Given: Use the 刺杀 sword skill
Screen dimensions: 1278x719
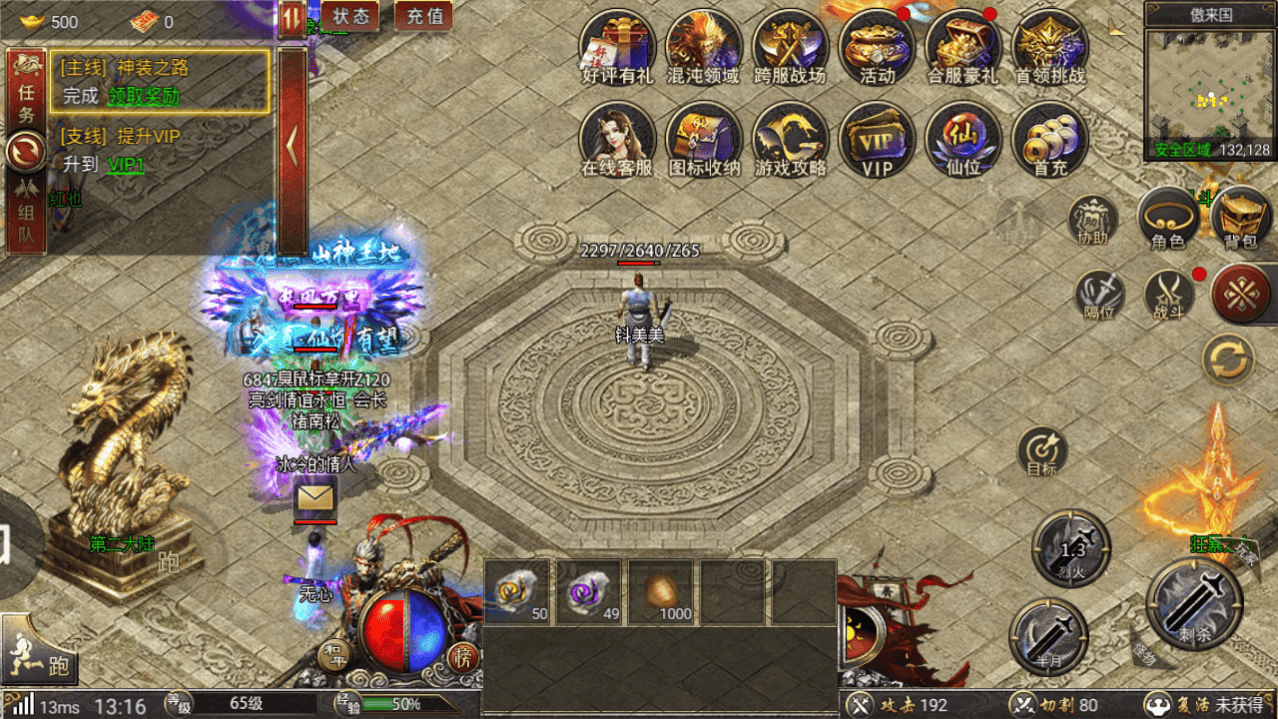Looking at the screenshot, I should pyautogui.click(x=1193, y=604).
